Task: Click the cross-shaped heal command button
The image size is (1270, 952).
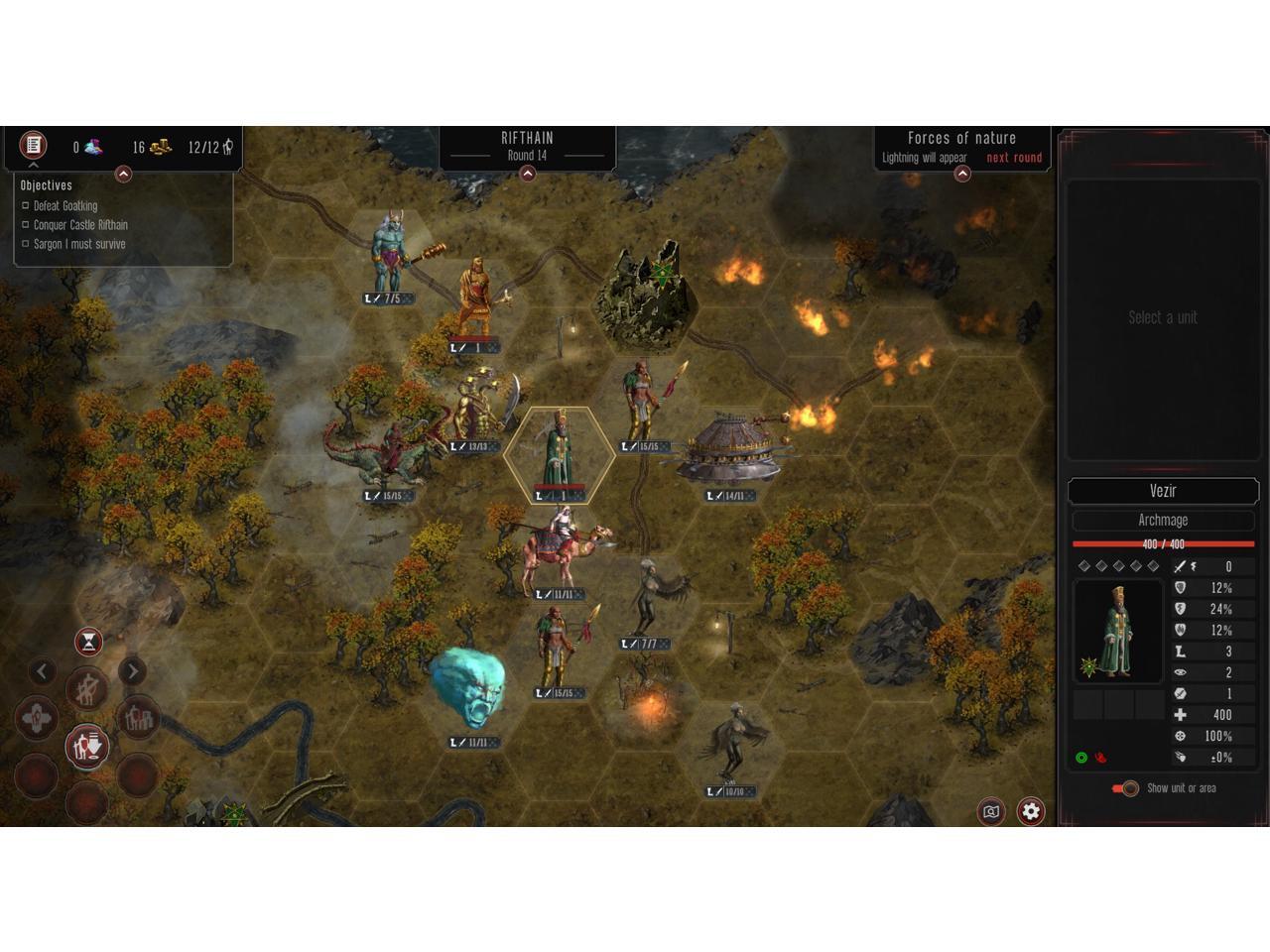Action: click(x=37, y=718)
